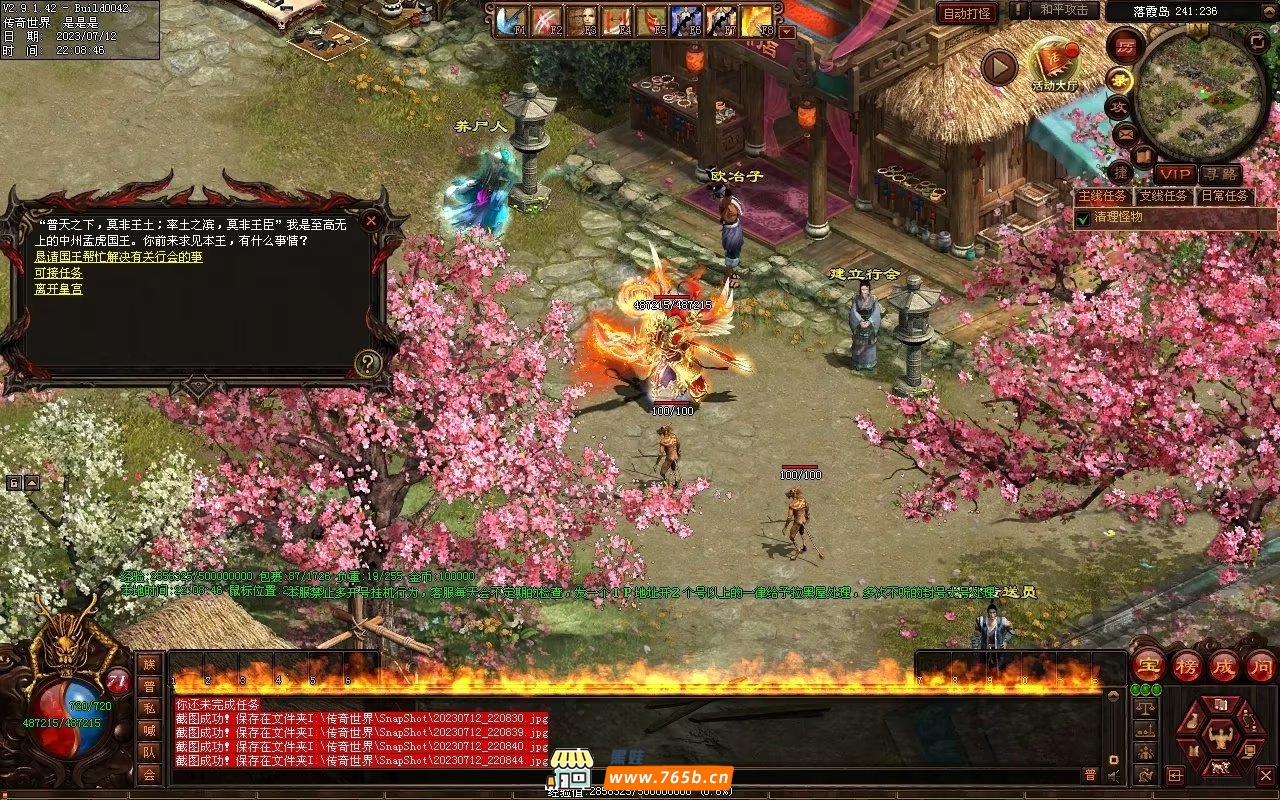Image resolution: width=1280 pixels, height=800 pixels.
Task: Switch to the 日常任务 tab
Action: (1224, 196)
